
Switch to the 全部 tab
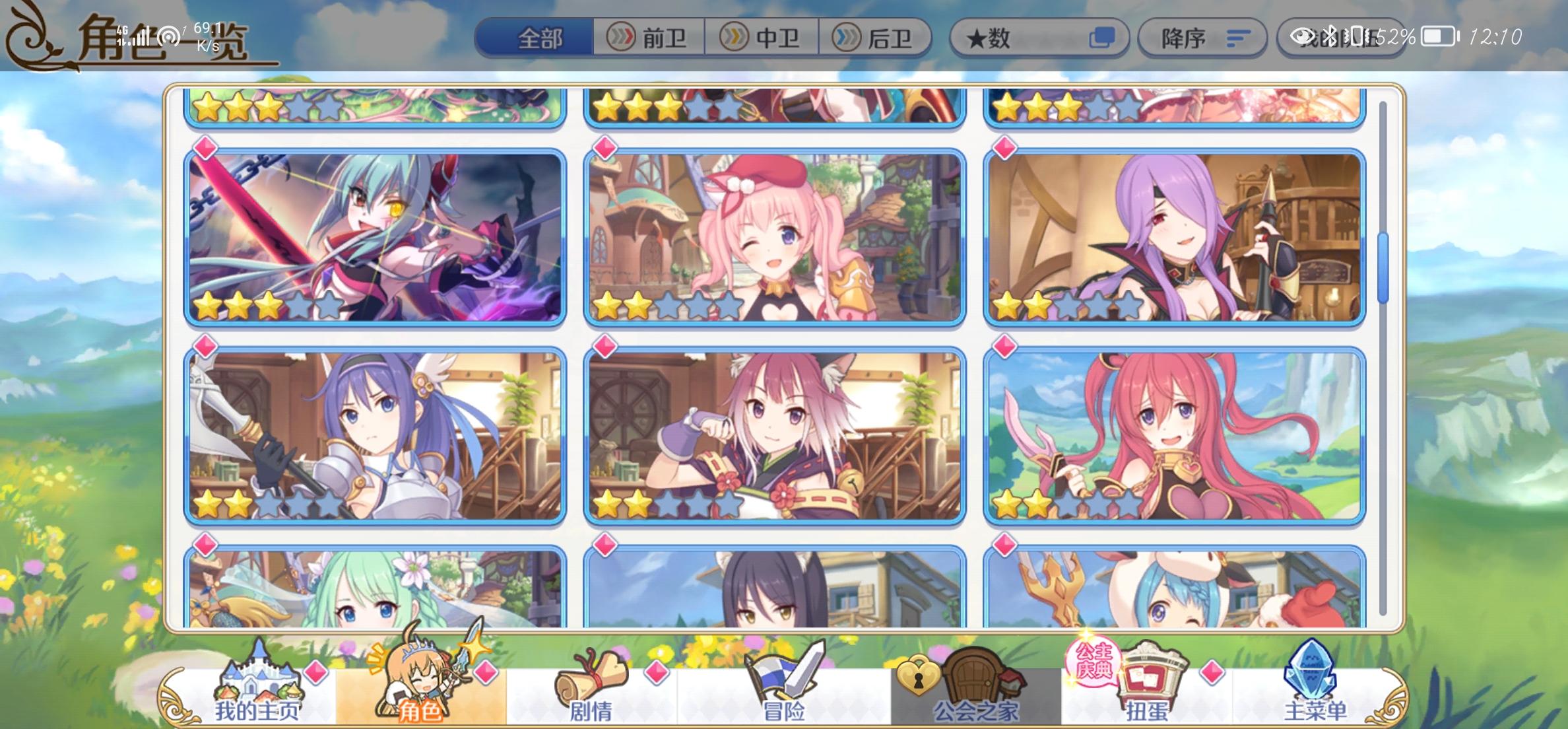tap(541, 38)
